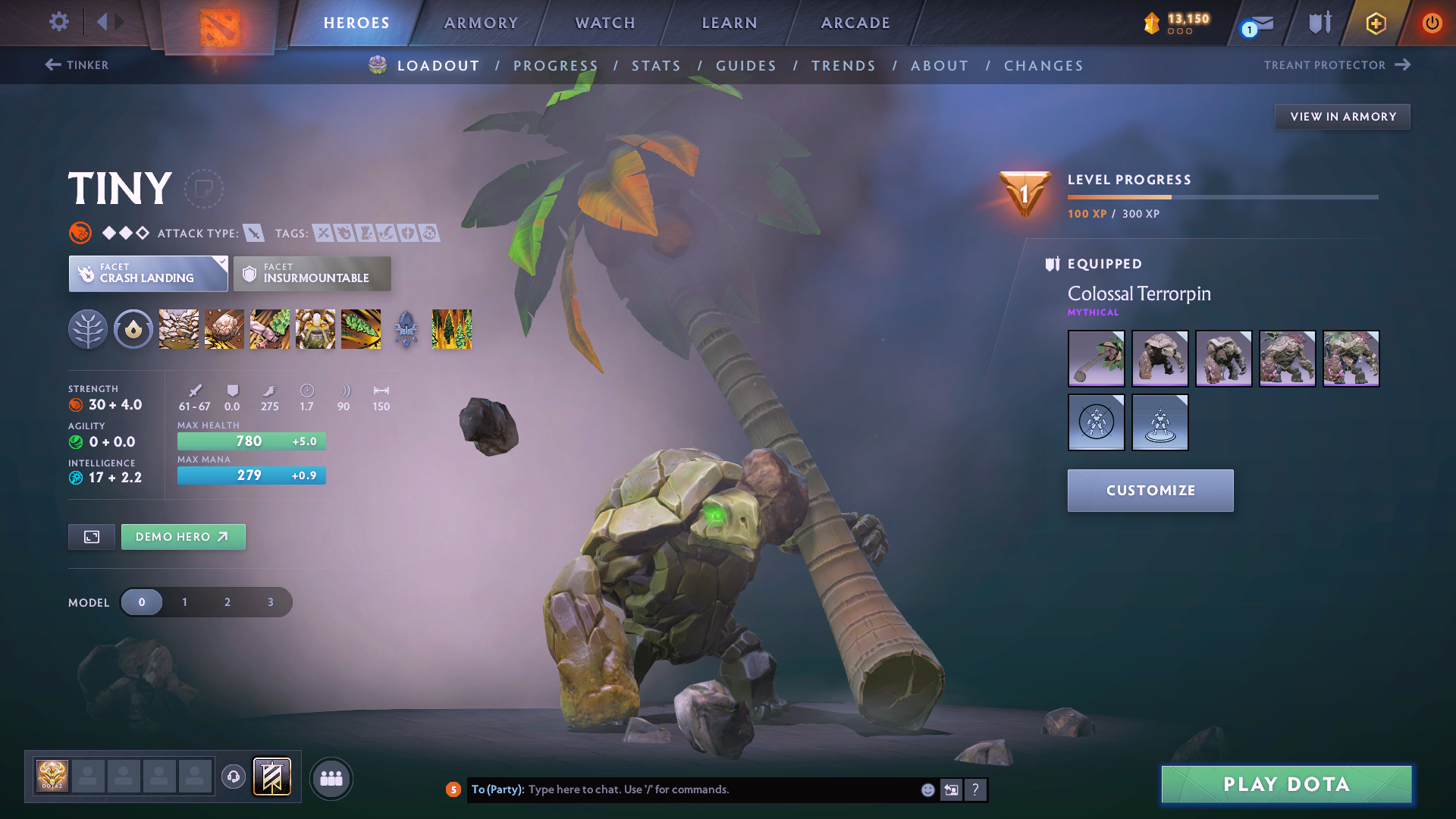Expand the Crash Landing facet dropdown

point(221,262)
